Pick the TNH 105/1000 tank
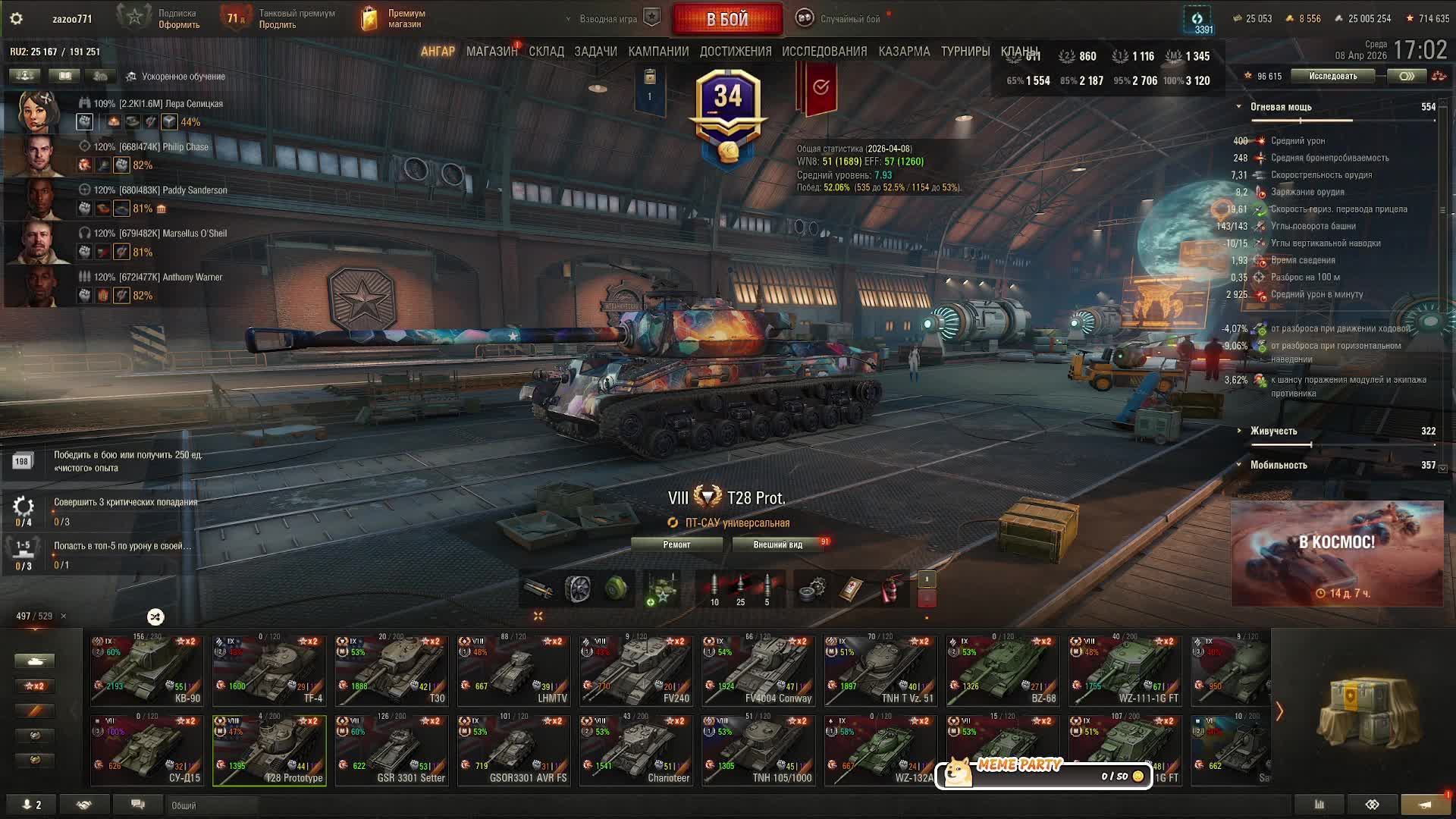 758,751
